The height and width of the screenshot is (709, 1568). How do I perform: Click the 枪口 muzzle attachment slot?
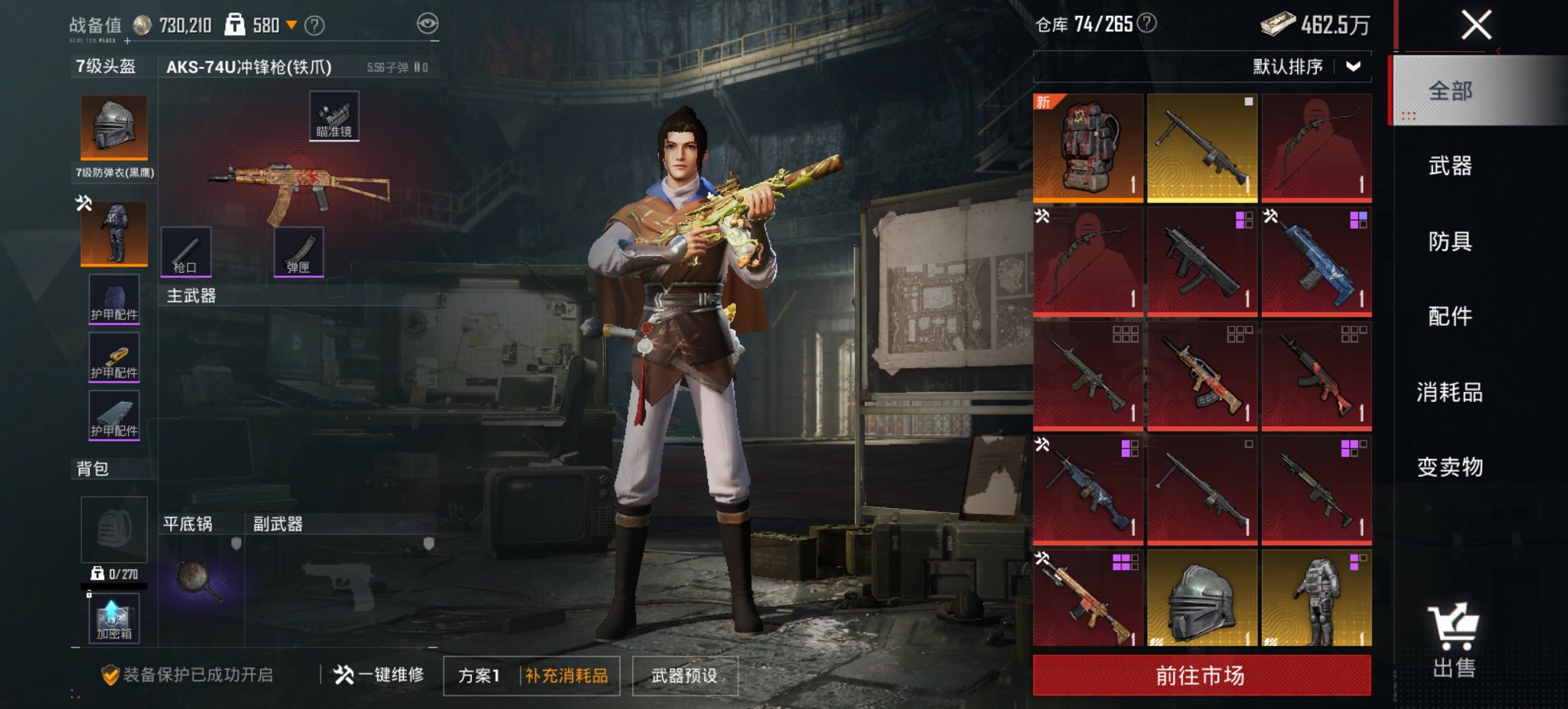click(184, 251)
